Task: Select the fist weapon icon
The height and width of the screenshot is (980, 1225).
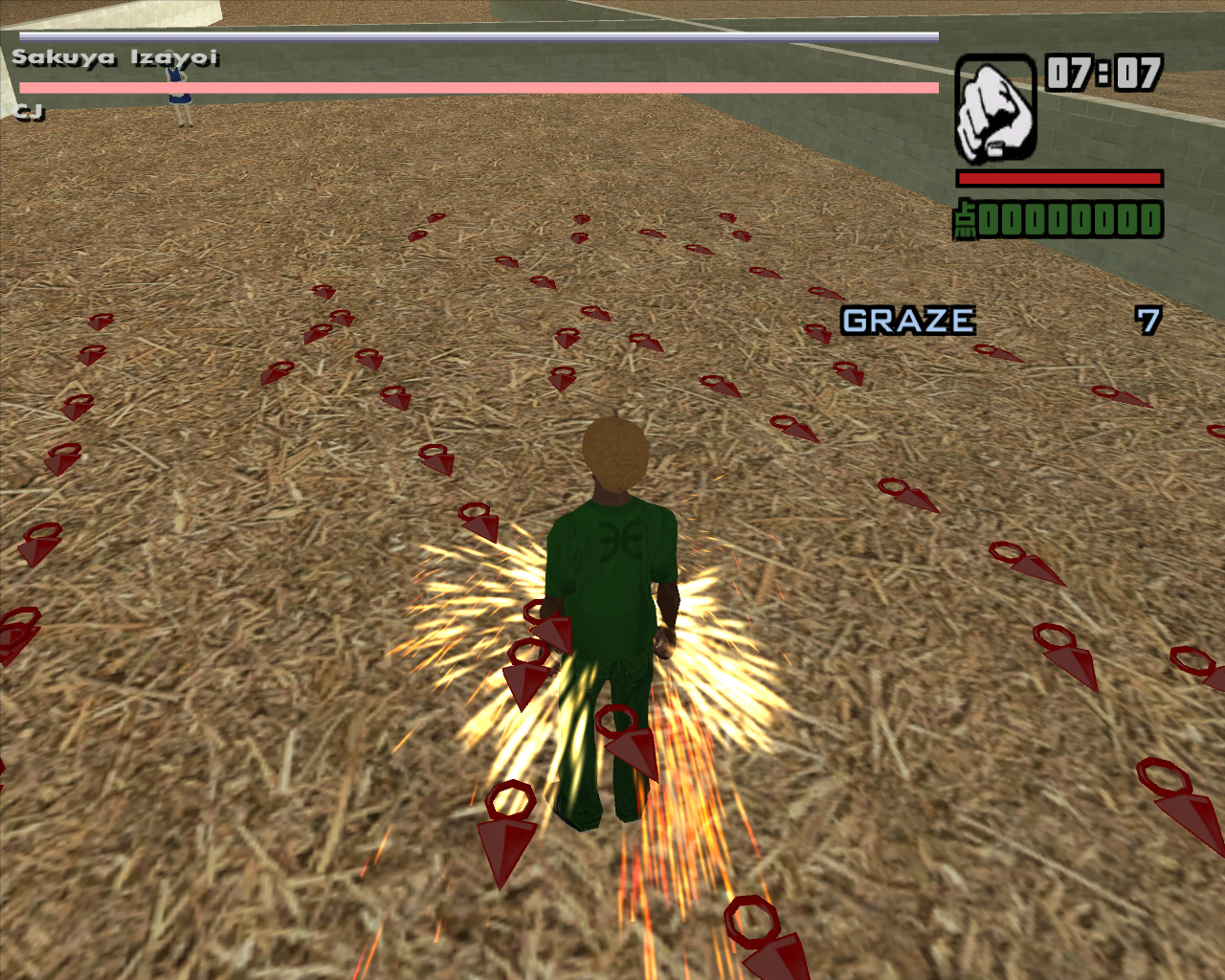Action: (x=995, y=109)
